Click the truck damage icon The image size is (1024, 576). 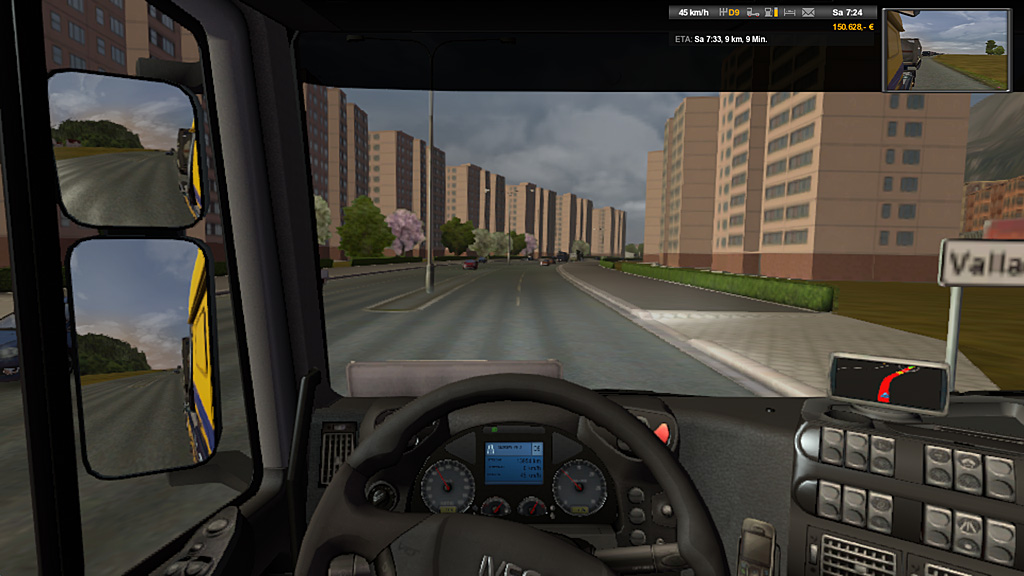(753, 12)
